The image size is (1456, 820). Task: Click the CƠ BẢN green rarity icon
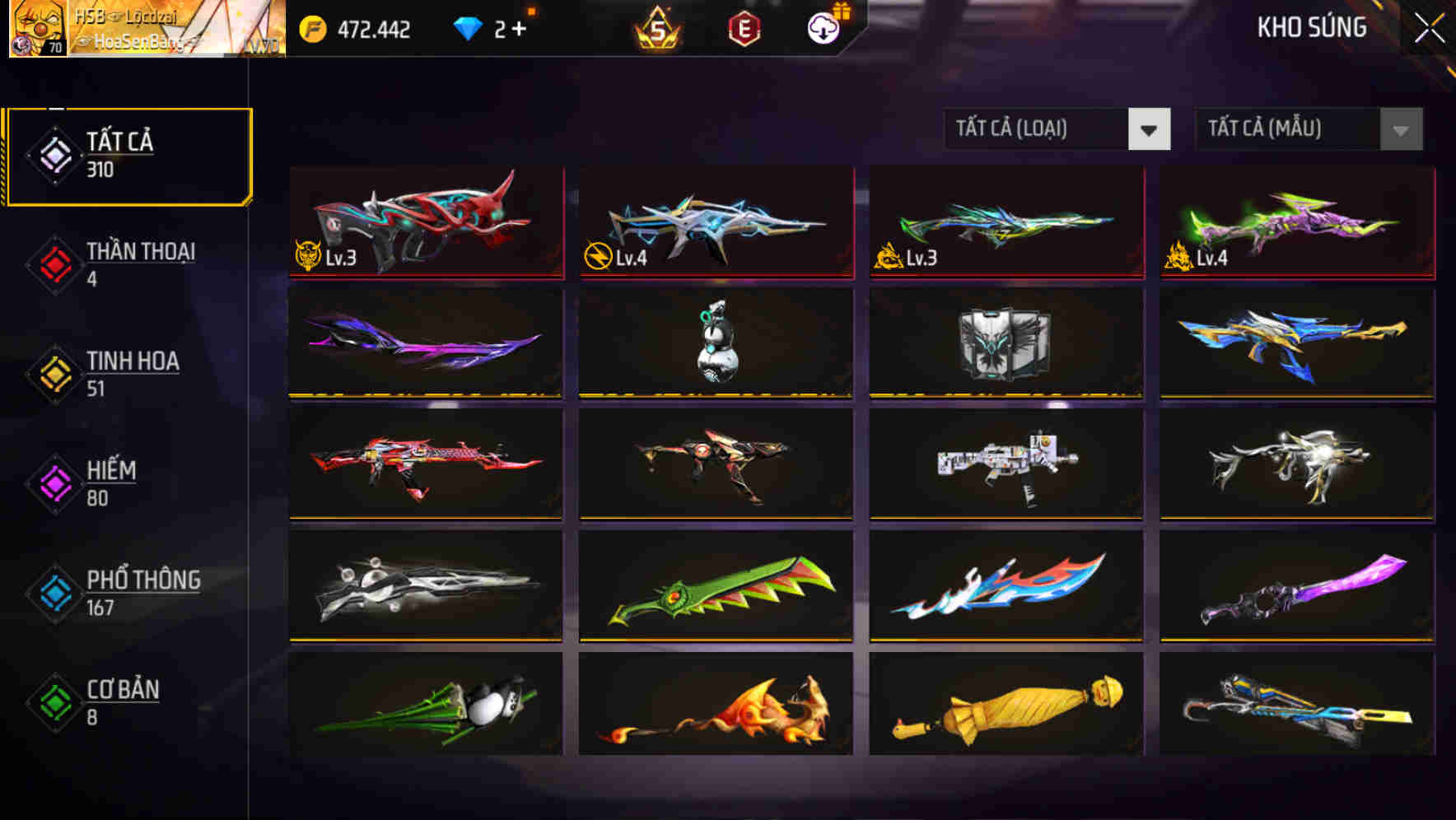[53, 703]
